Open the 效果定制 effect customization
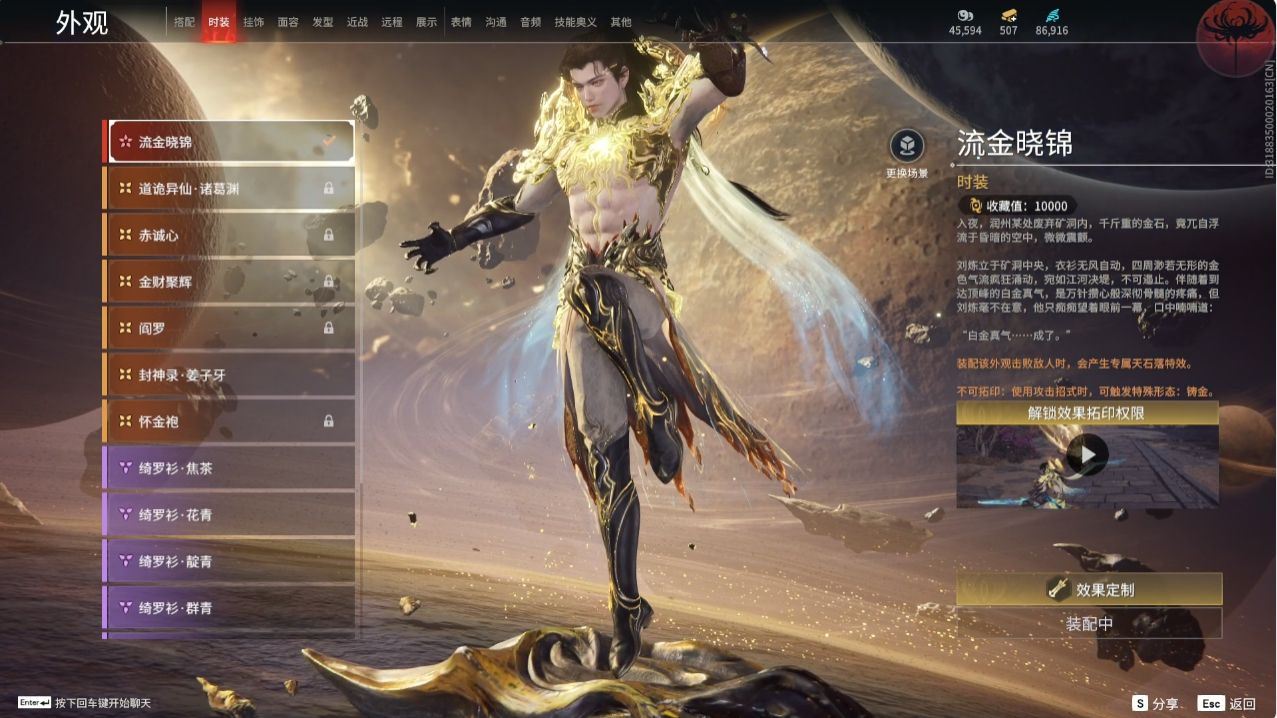Viewport: 1277px width, 718px height. pyautogui.click(x=1089, y=590)
